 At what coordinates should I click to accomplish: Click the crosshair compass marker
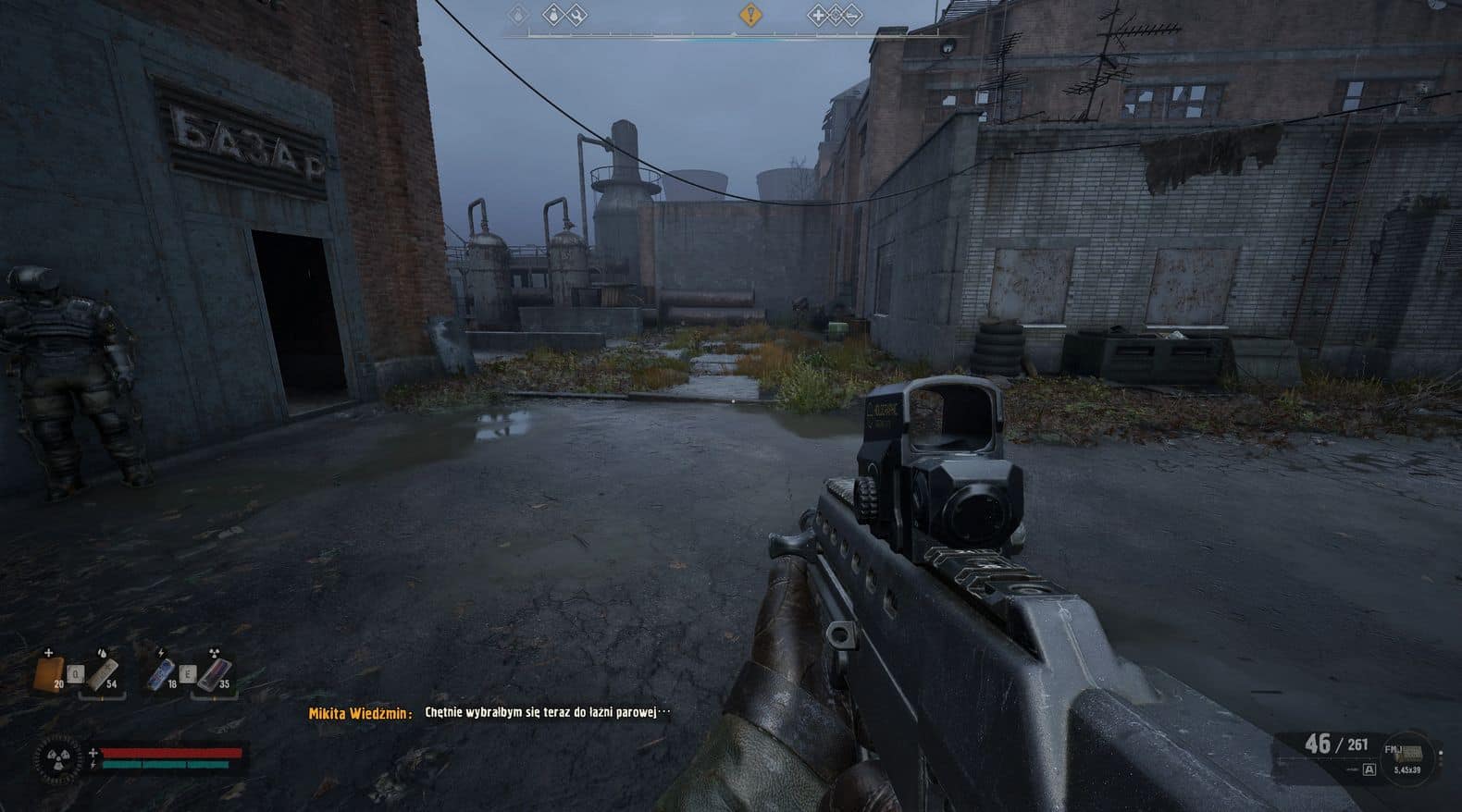836,15
